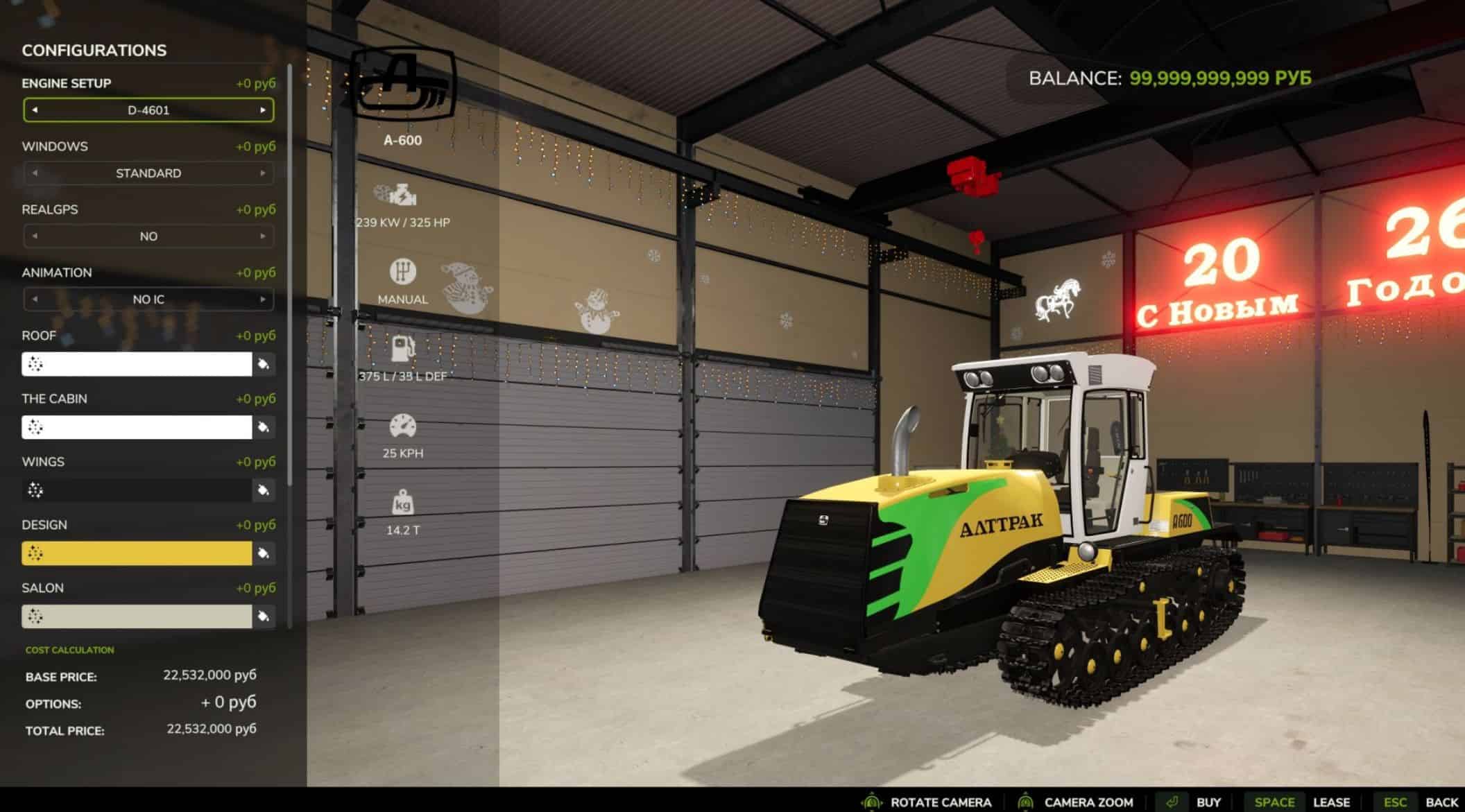Screen dimensions: 1465x812
Task: Click the black Wings color bar
Action: (x=137, y=490)
